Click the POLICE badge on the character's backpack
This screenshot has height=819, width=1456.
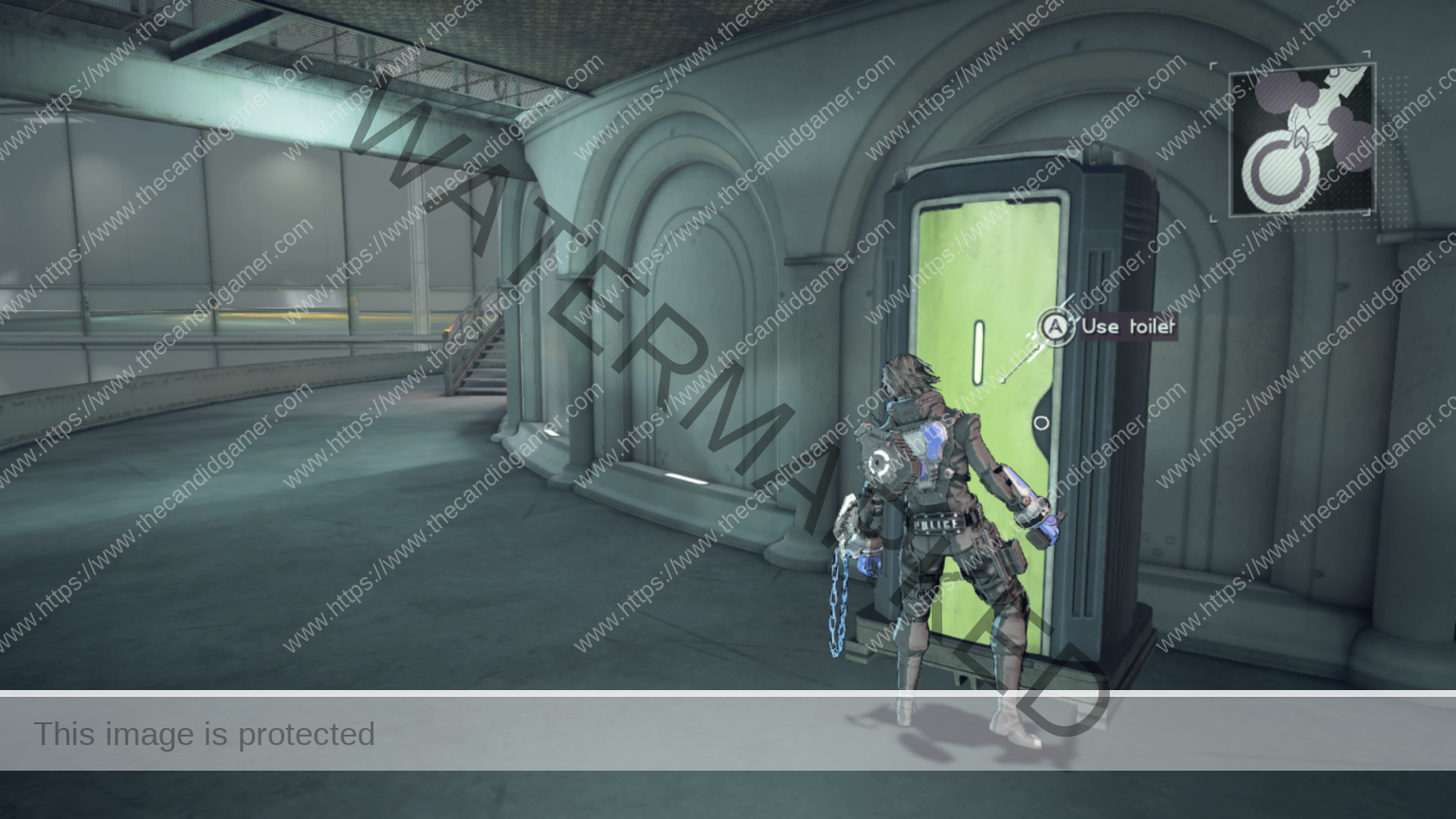coord(937,524)
